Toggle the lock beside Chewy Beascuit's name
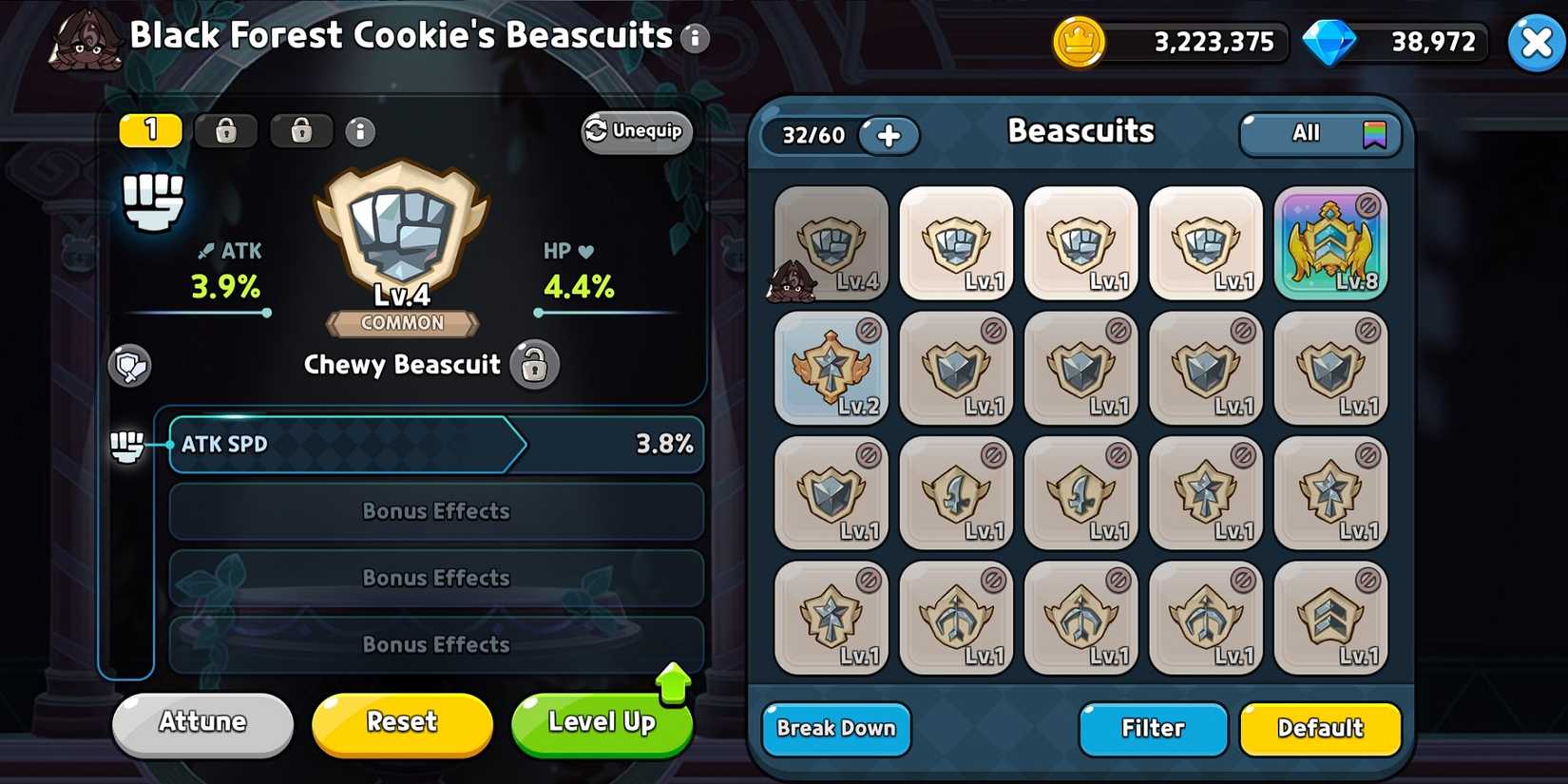The image size is (1568, 784). 535,365
